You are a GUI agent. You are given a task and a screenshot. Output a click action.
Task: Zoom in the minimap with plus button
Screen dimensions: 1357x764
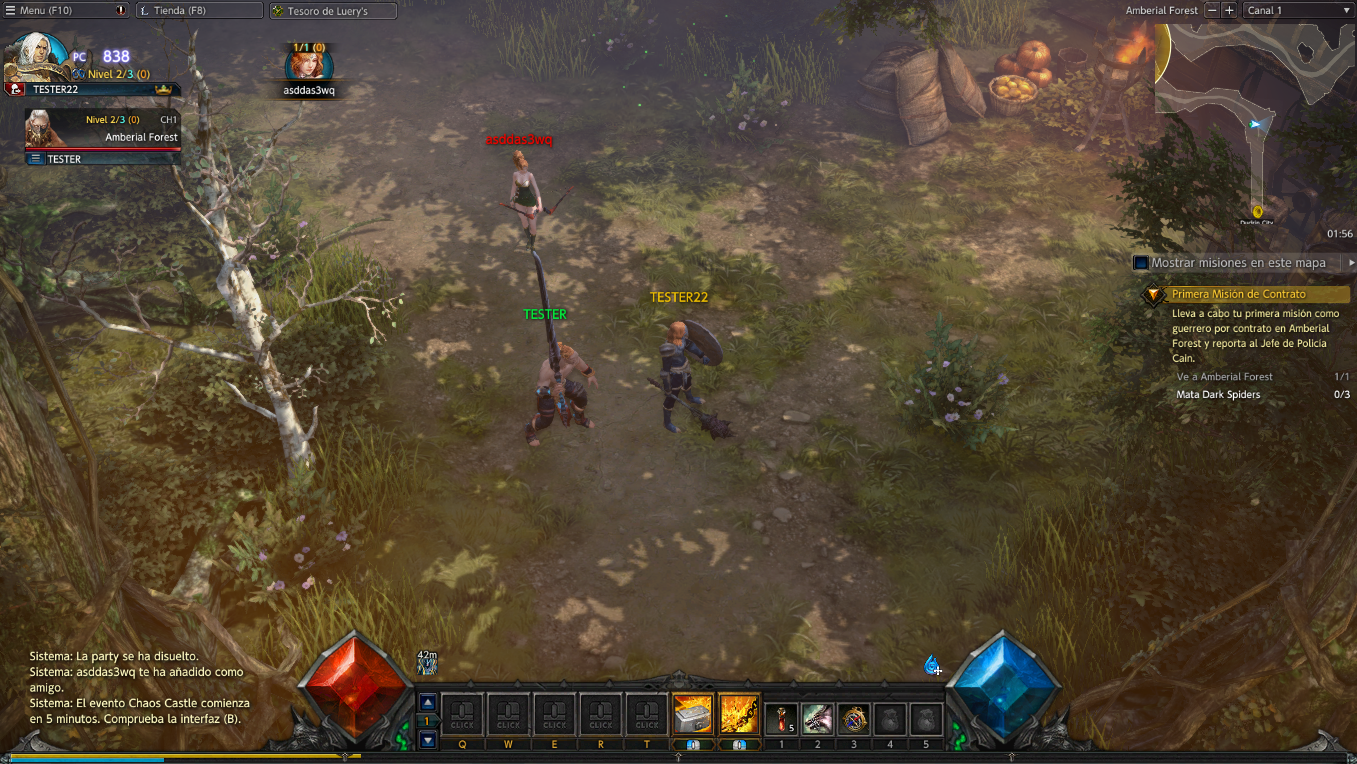pyautogui.click(x=1229, y=11)
